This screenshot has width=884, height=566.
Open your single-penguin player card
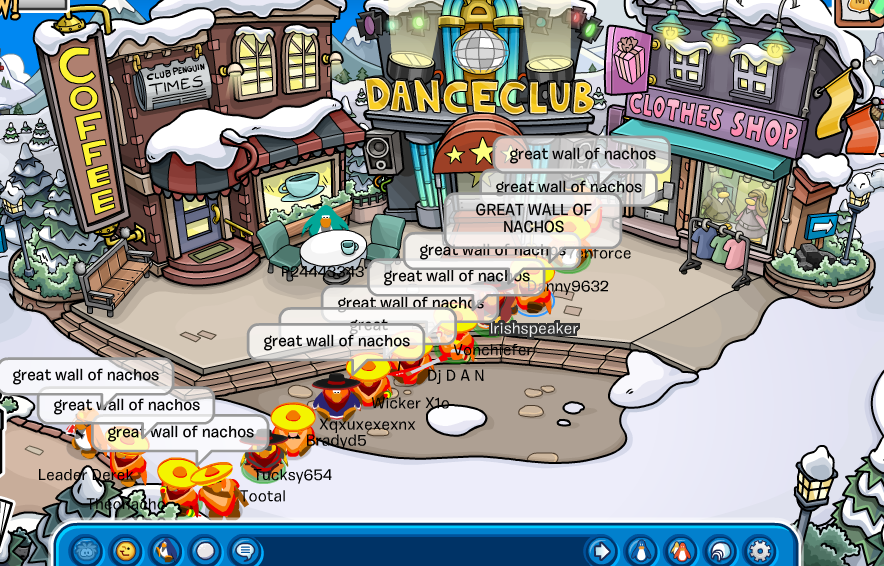(x=640, y=550)
